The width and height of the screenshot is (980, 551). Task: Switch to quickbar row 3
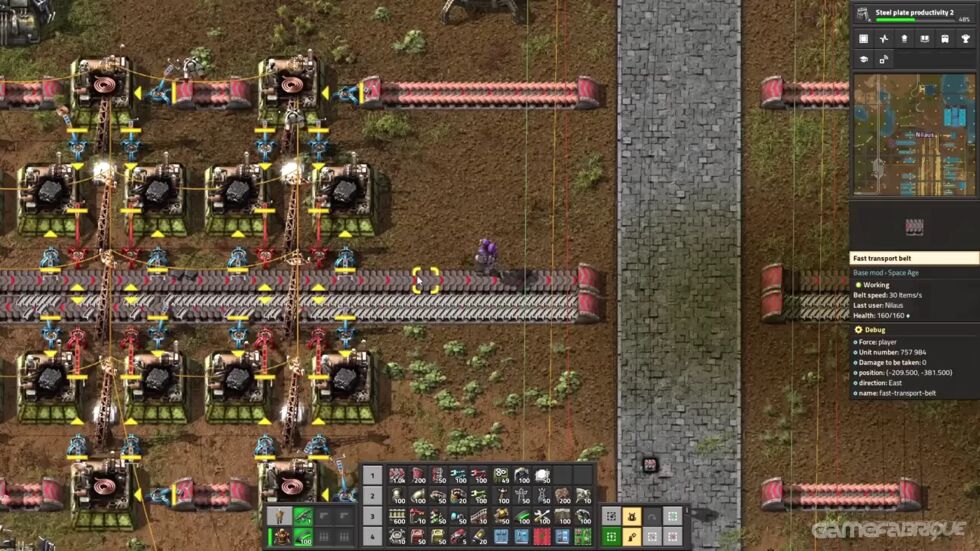tap(372, 516)
